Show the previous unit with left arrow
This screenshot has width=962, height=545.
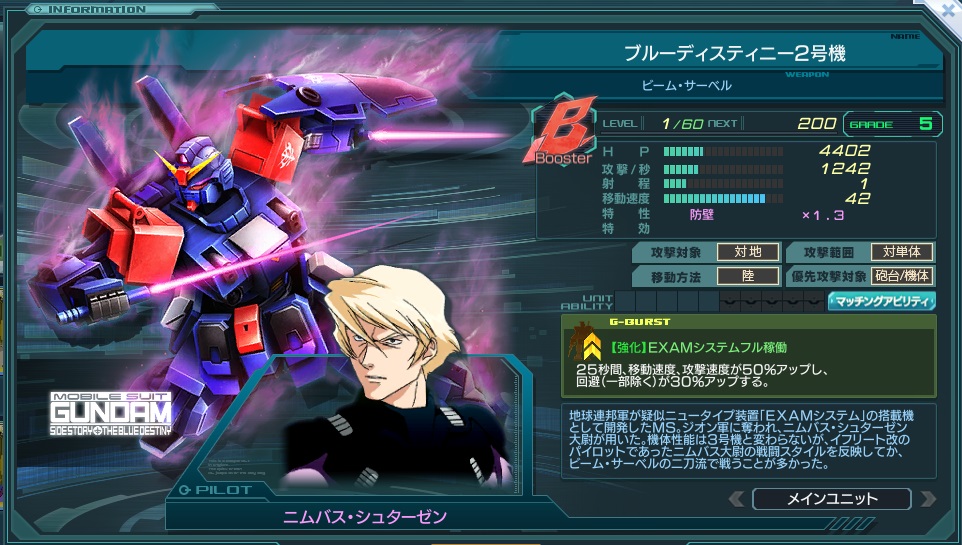(736, 499)
